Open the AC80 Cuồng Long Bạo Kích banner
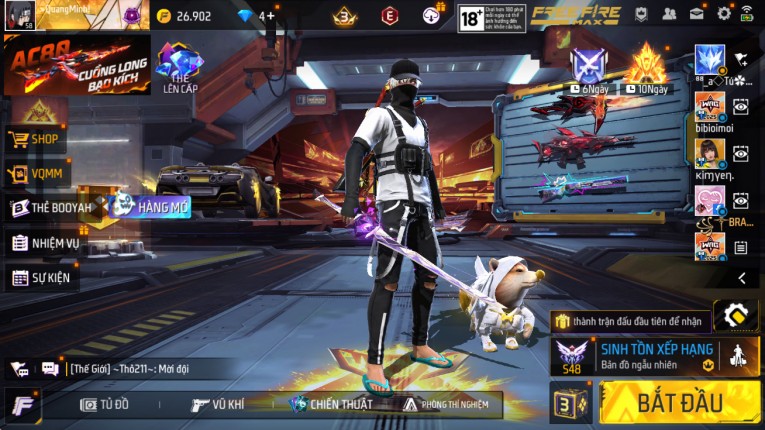The width and height of the screenshot is (765, 430). (77, 64)
